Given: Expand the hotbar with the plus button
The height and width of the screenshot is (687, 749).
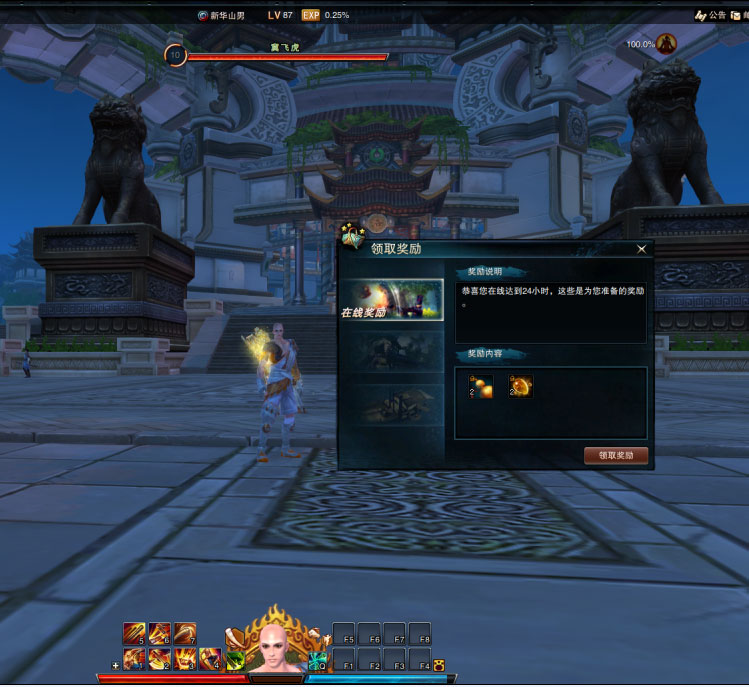Looking at the screenshot, I should point(116,665).
